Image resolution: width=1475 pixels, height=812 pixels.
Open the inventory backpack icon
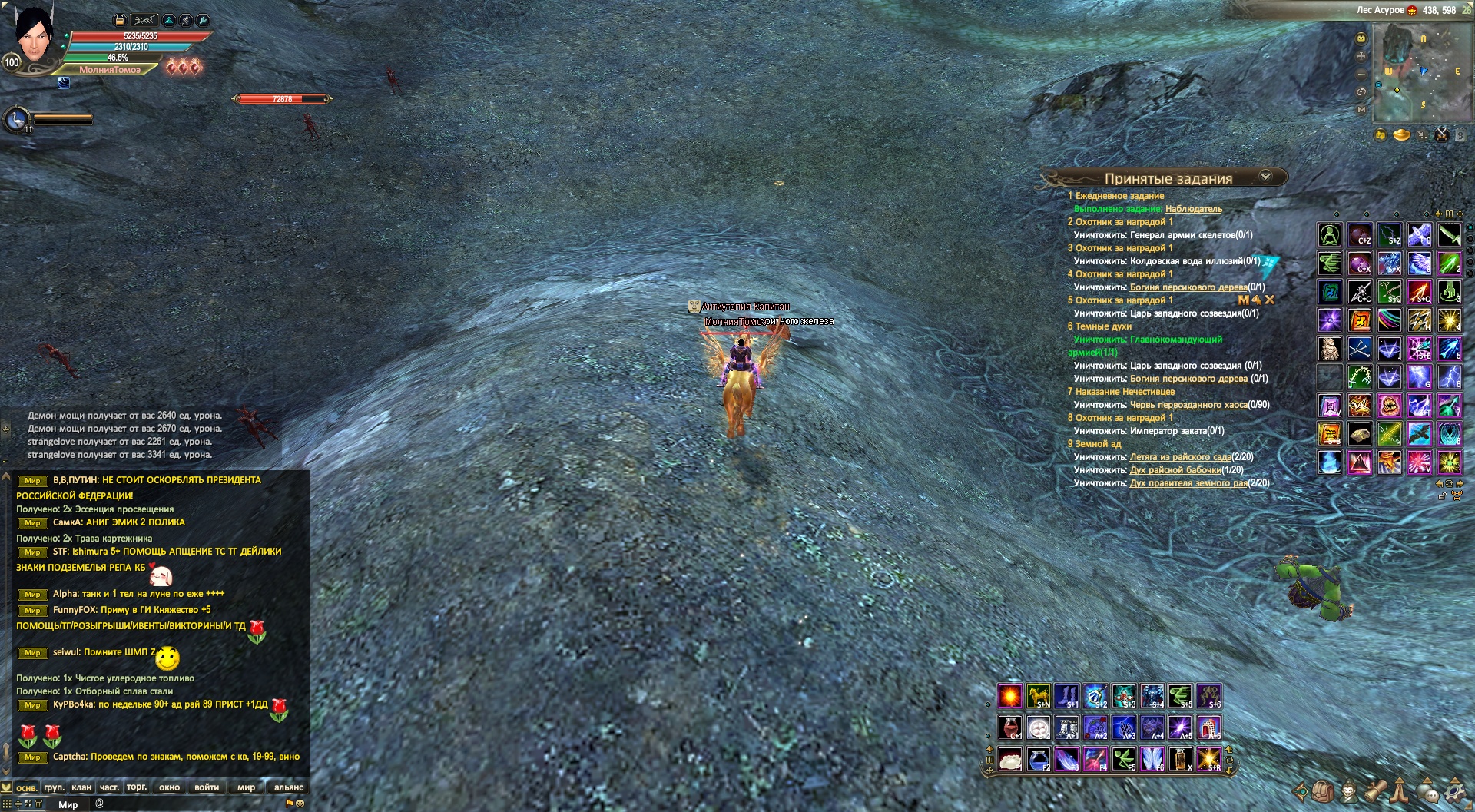click(1323, 790)
